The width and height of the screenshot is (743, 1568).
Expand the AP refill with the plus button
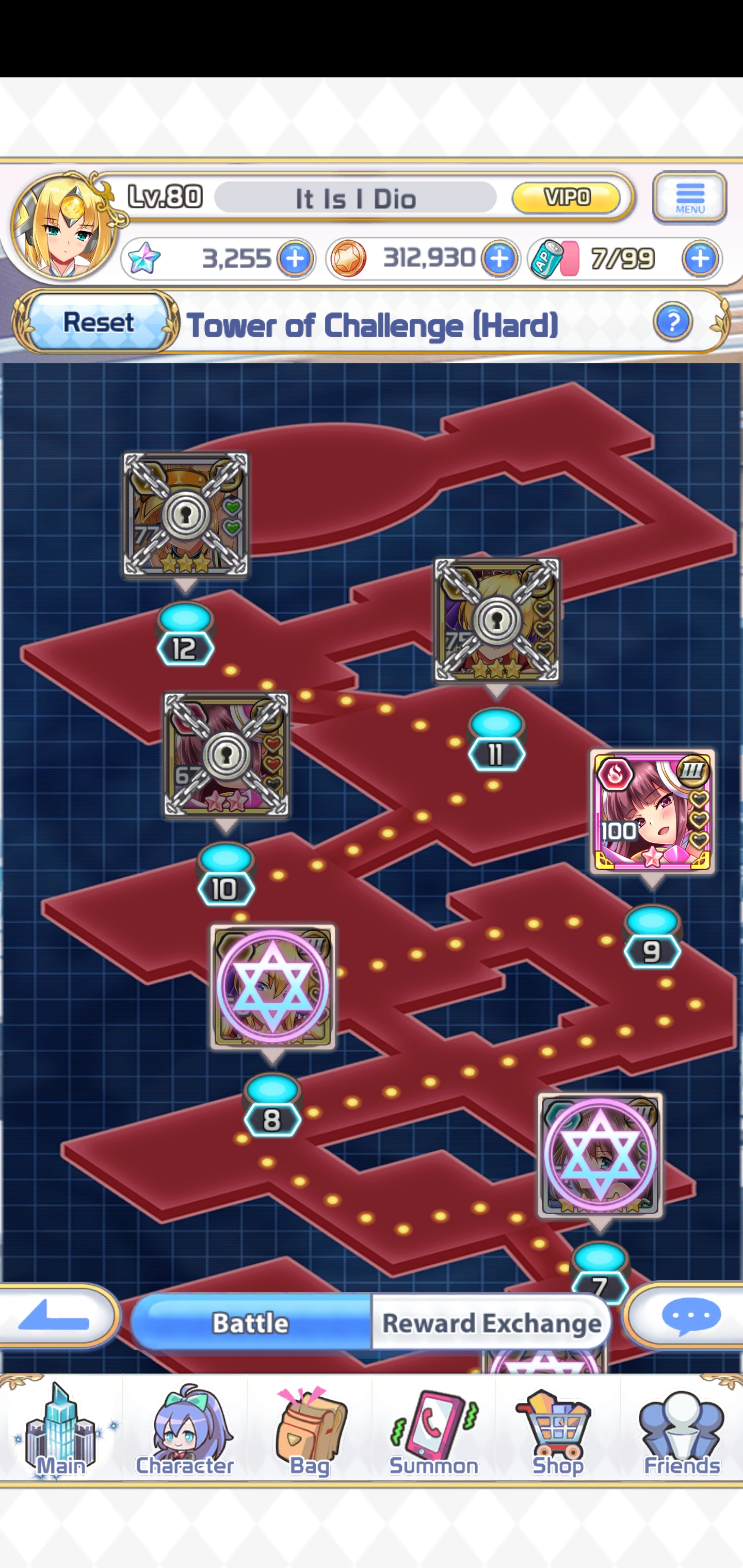pos(699,259)
